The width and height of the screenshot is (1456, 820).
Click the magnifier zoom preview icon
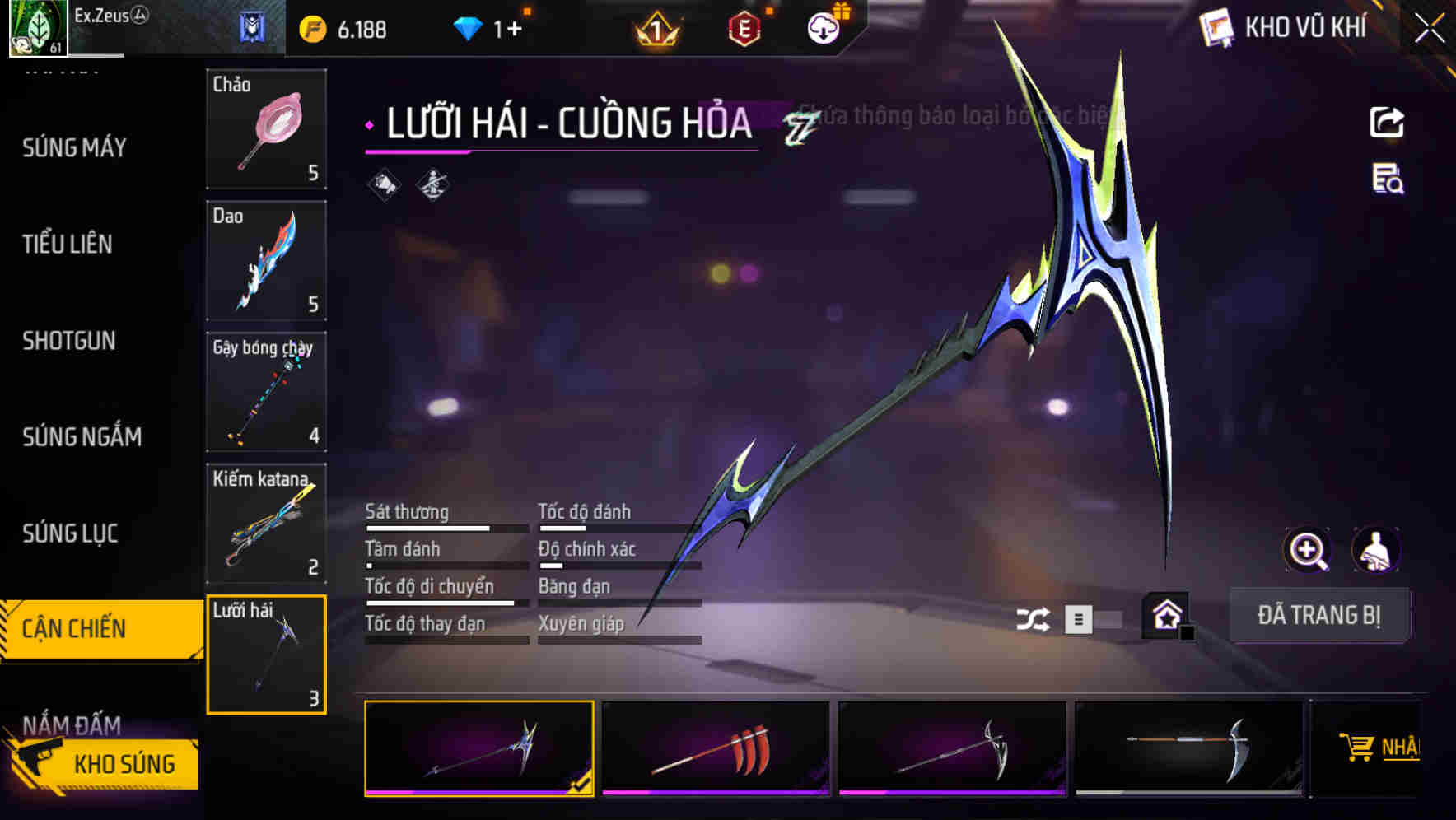(1308, 550)
